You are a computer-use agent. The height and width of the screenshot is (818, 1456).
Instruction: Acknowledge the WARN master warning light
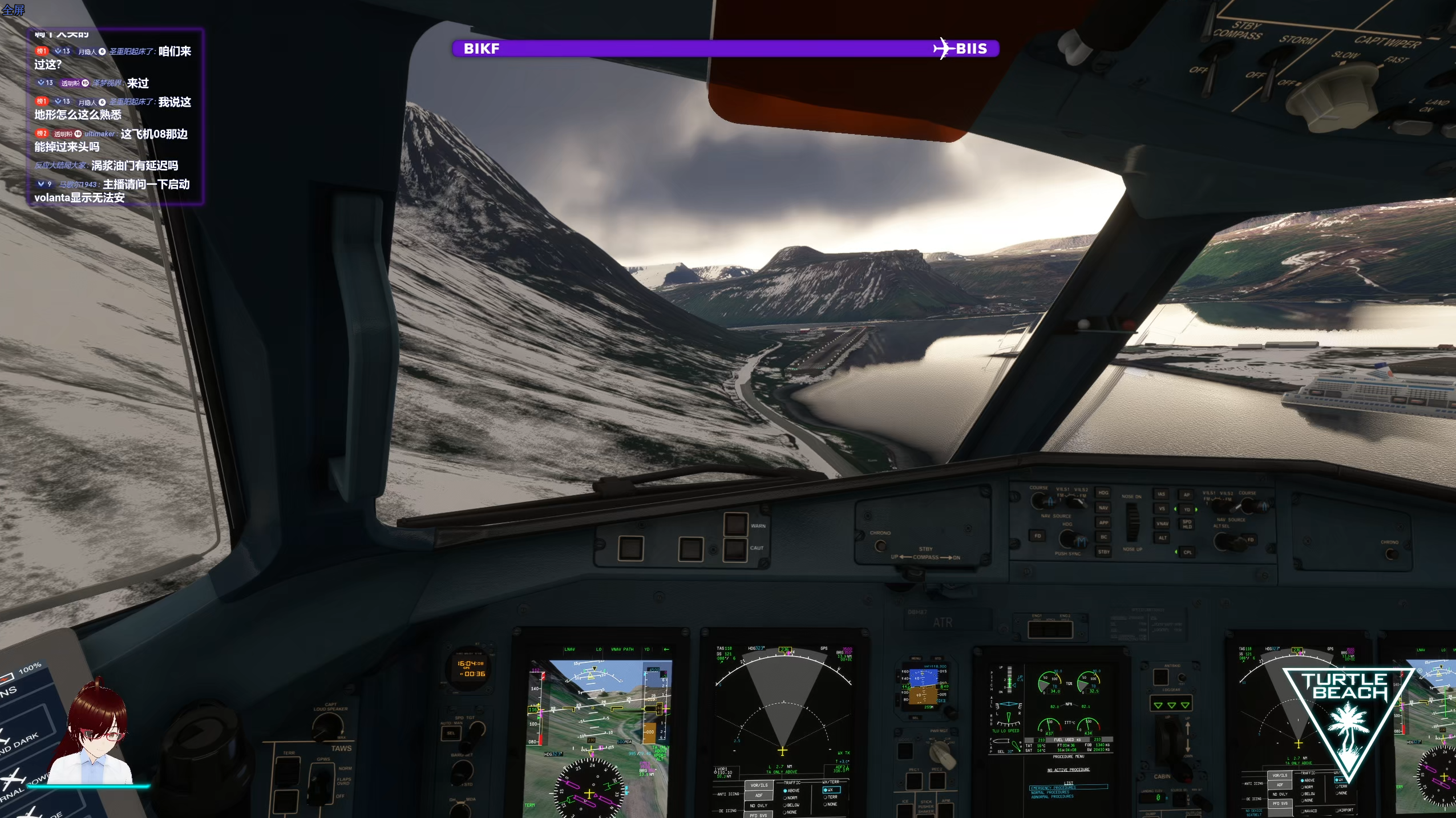coord(735,525)
